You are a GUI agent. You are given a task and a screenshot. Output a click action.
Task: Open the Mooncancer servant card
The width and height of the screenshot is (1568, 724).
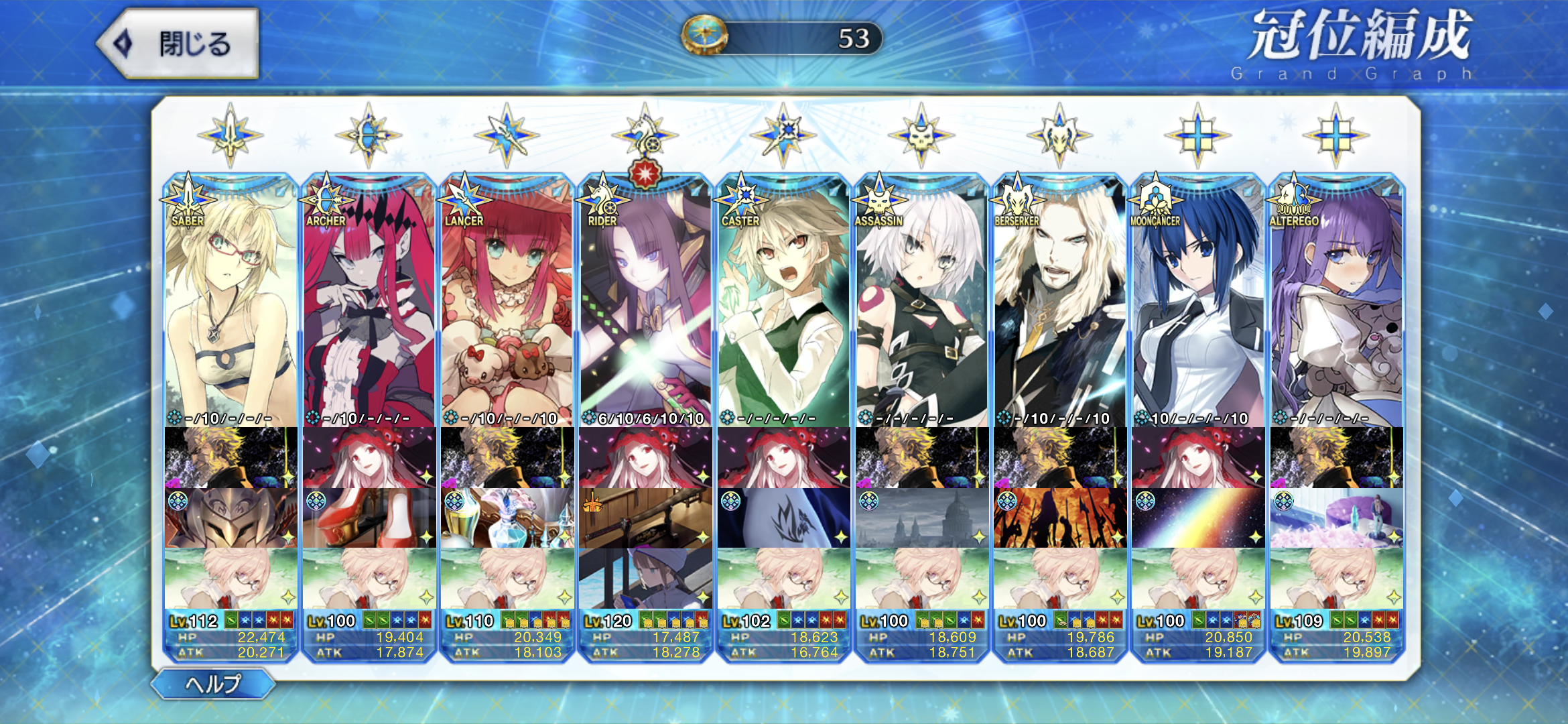[1197, 302]
